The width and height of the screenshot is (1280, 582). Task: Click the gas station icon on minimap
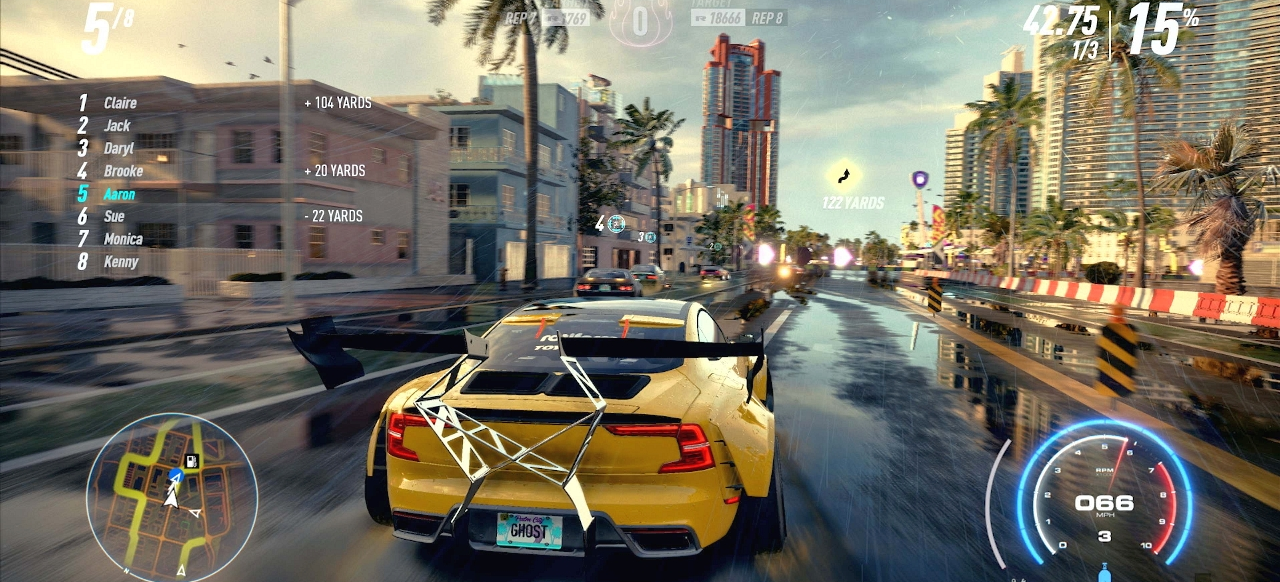192,462
